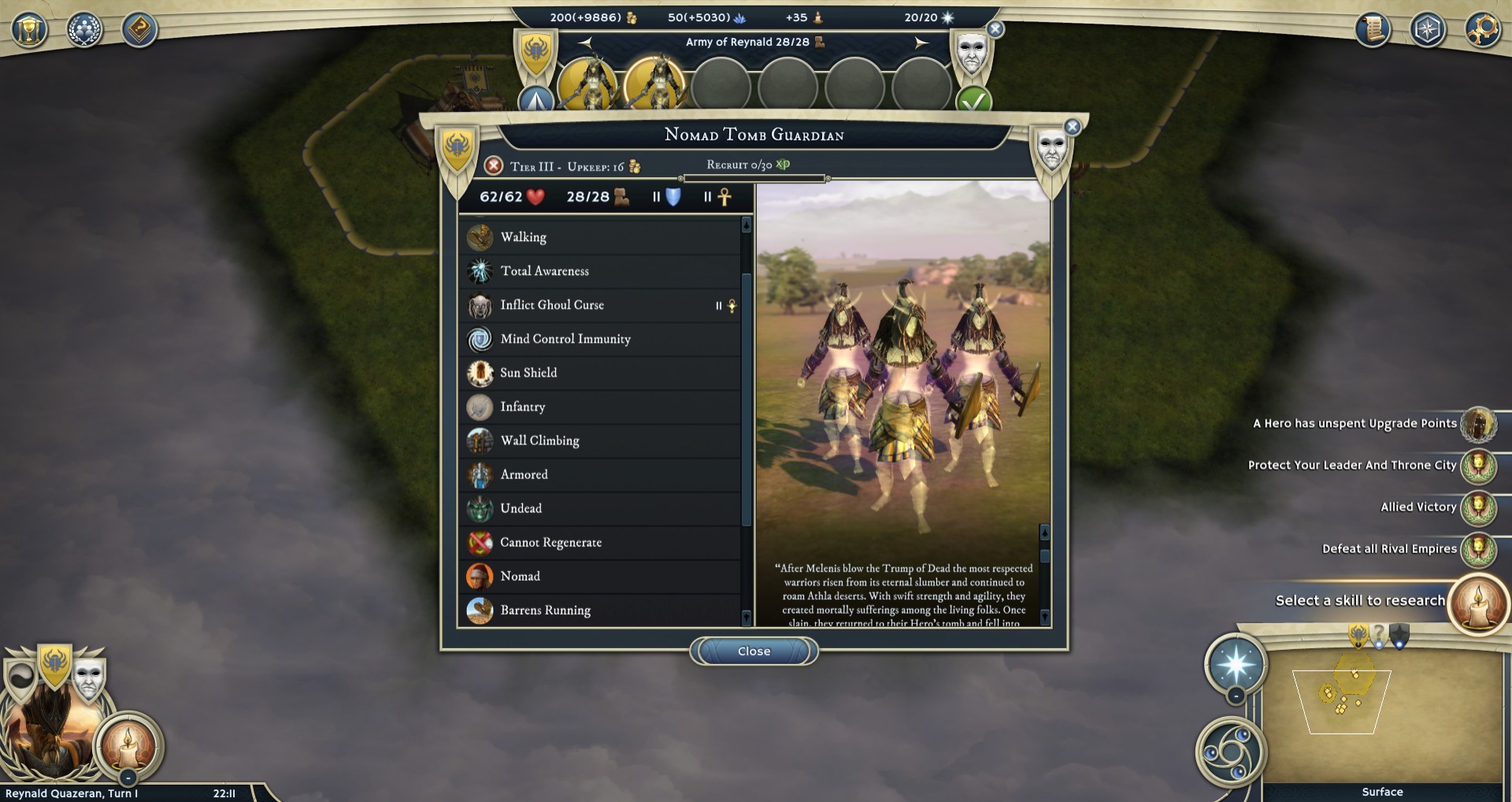This screenshot has width=1512, height=802.
Task: Open the unspent Upgrade Points hero notification
Action: click(x=1477, y=424)
